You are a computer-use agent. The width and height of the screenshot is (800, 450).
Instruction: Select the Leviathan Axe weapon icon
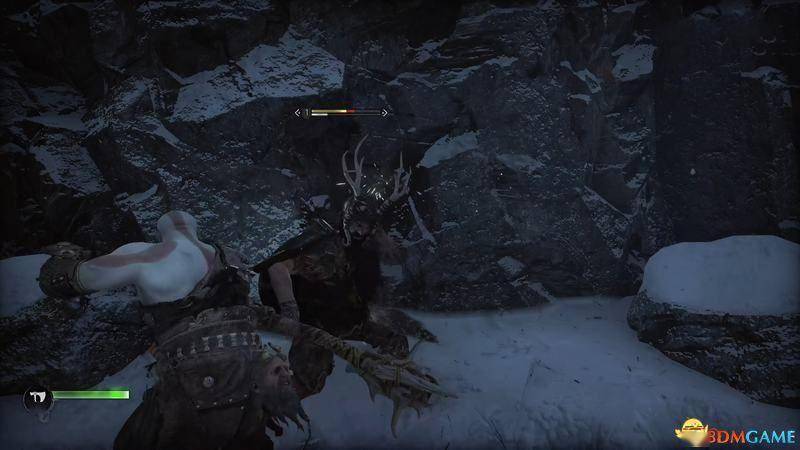36,397
